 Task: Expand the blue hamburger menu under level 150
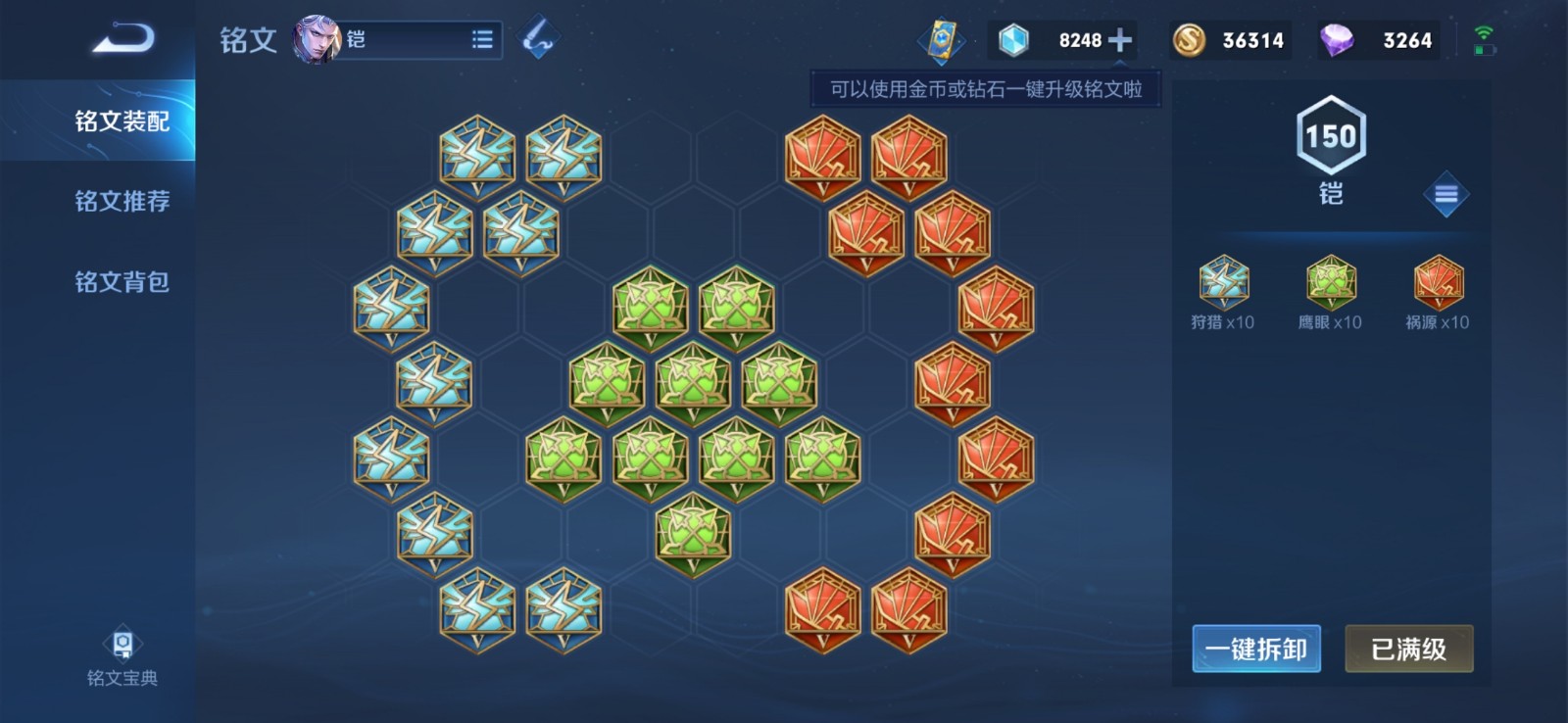(1447, 194)
